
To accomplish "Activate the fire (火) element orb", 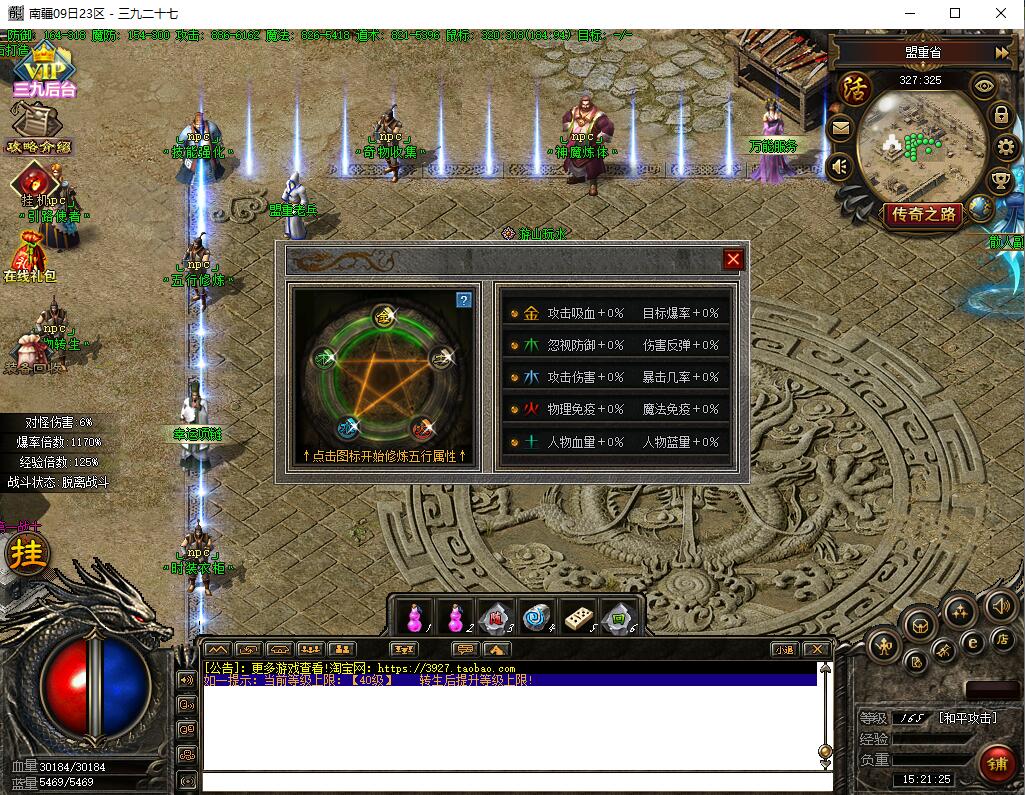I will click(421, 428).
